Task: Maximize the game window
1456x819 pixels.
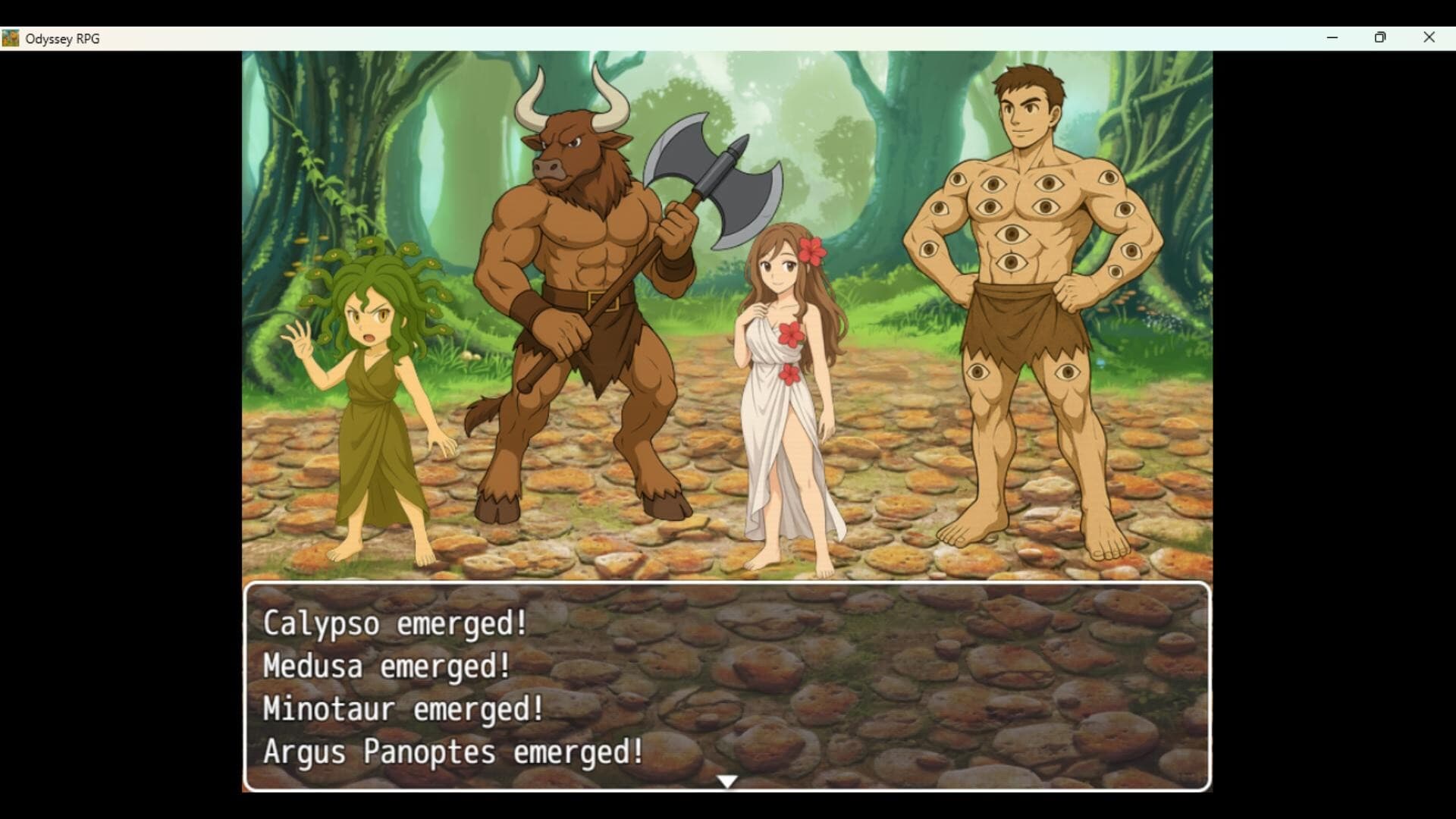Action: tap(1381, 37)
